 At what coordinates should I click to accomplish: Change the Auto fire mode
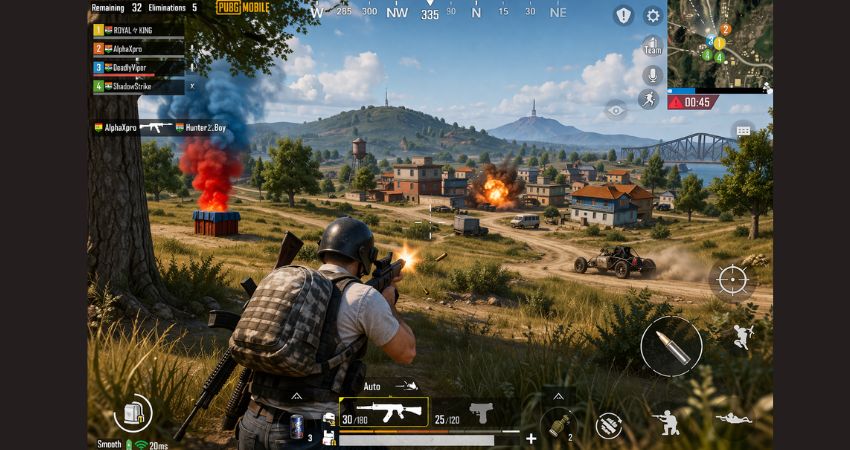372,386
